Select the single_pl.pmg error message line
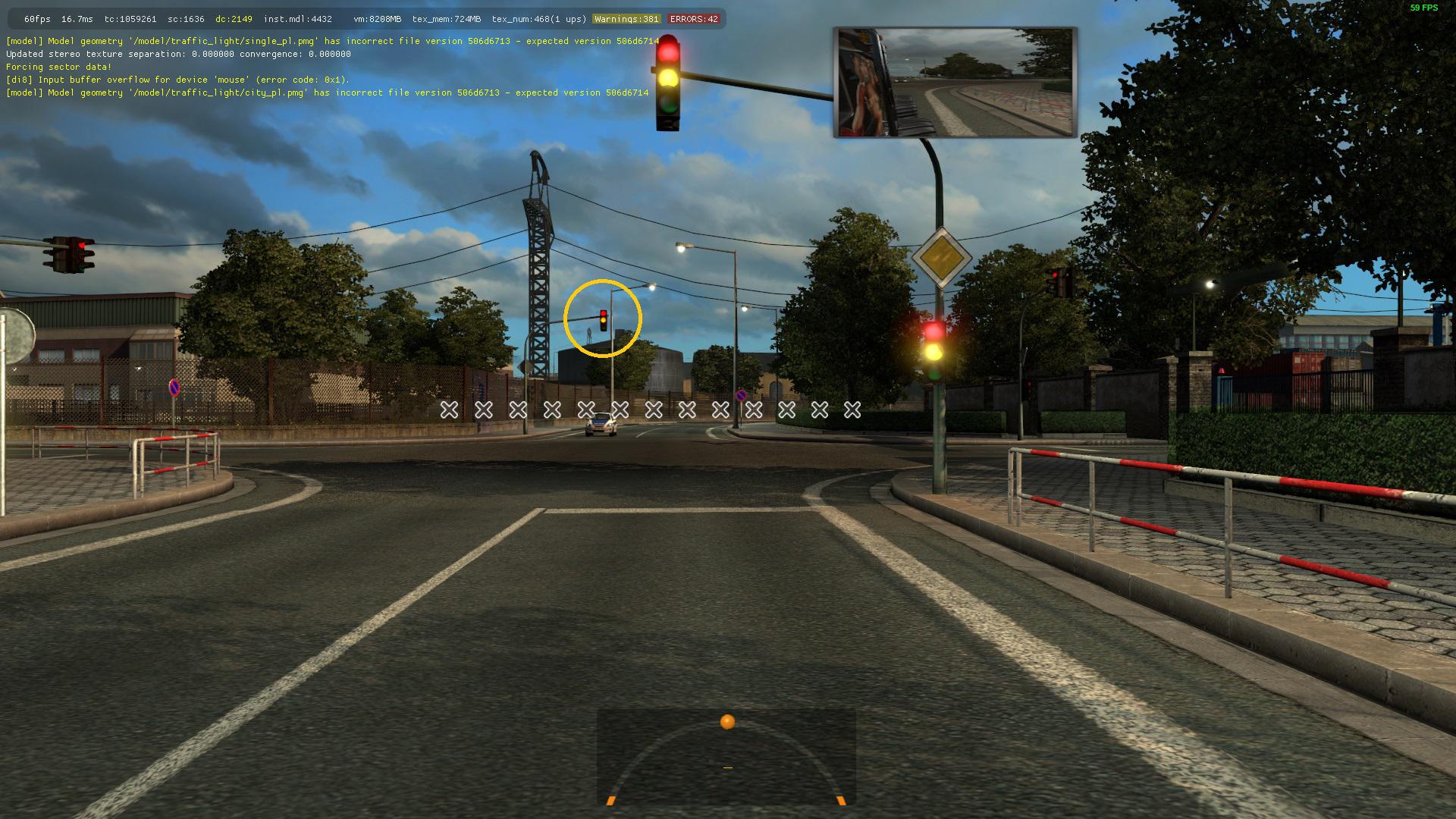This screenshot has height=819, width=1456. coord(332,42)
